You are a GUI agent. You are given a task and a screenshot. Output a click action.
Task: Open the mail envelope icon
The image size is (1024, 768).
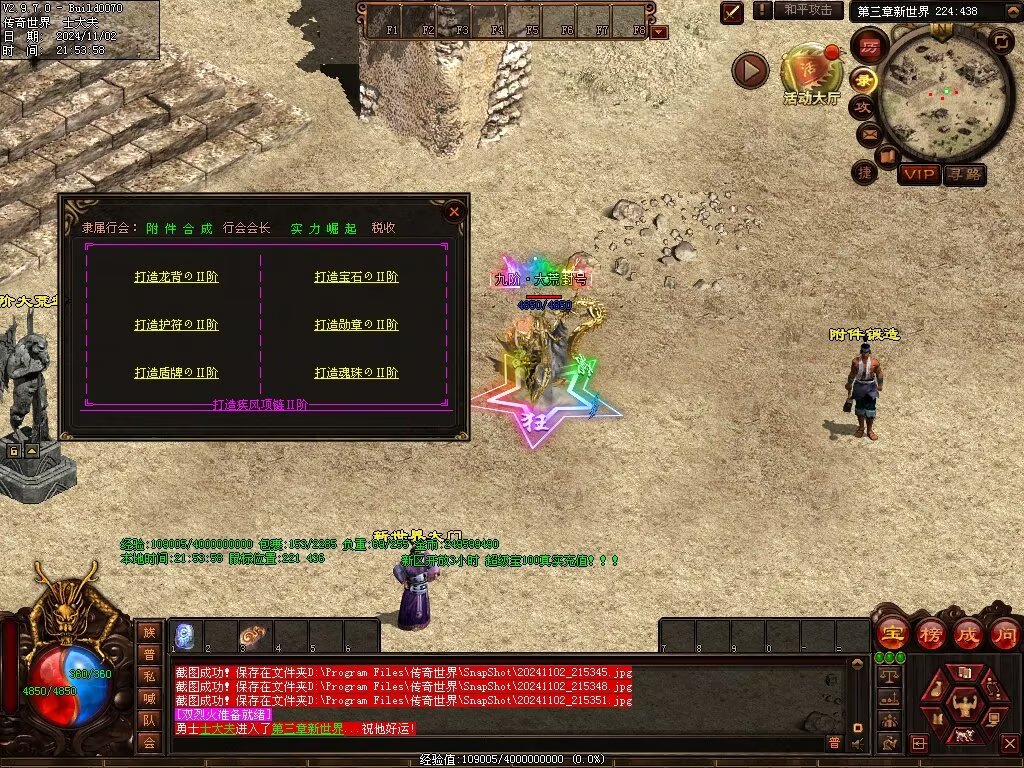tap(868, 133)
